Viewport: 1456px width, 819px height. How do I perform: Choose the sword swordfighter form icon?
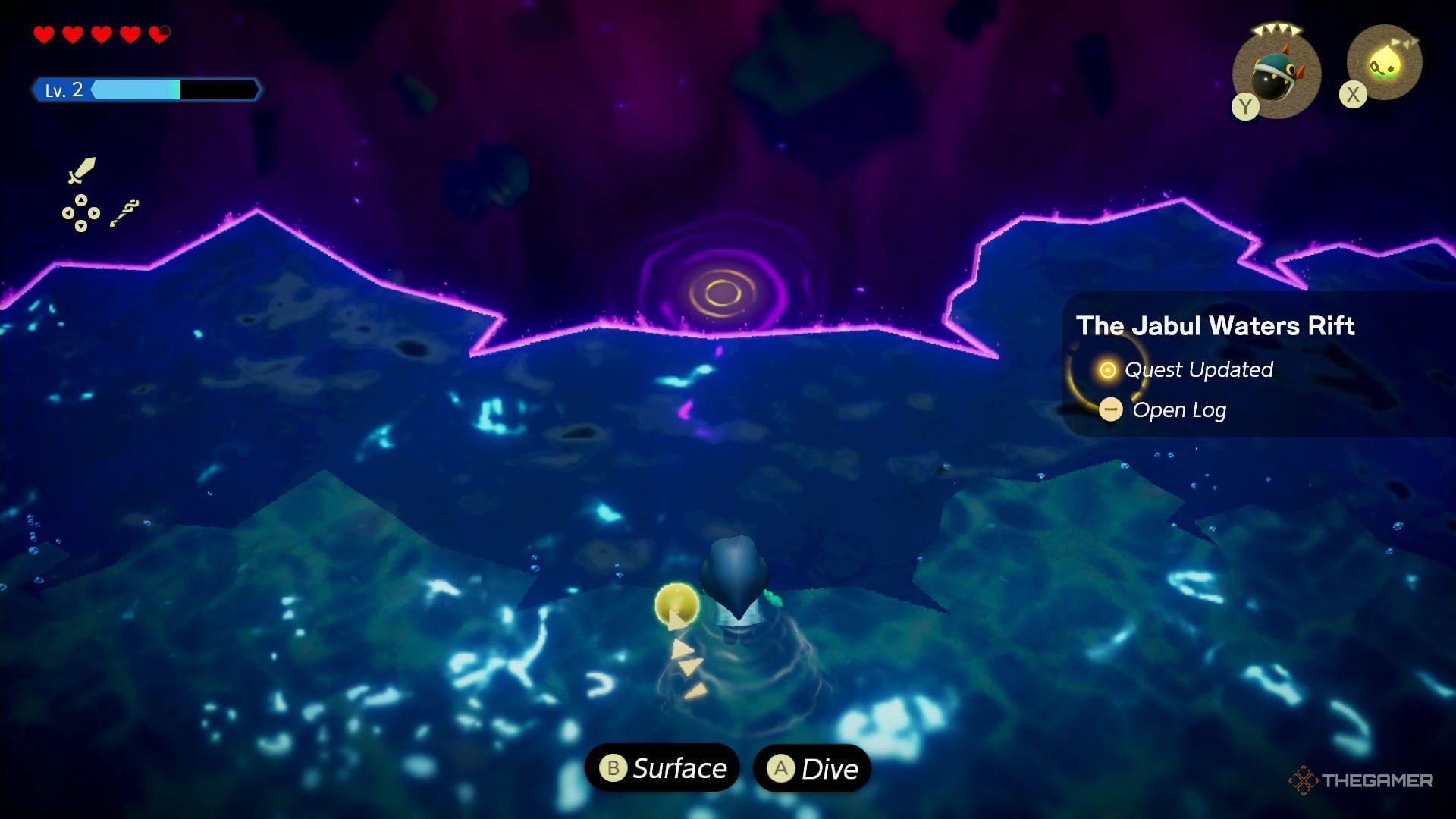pos(82,170)
